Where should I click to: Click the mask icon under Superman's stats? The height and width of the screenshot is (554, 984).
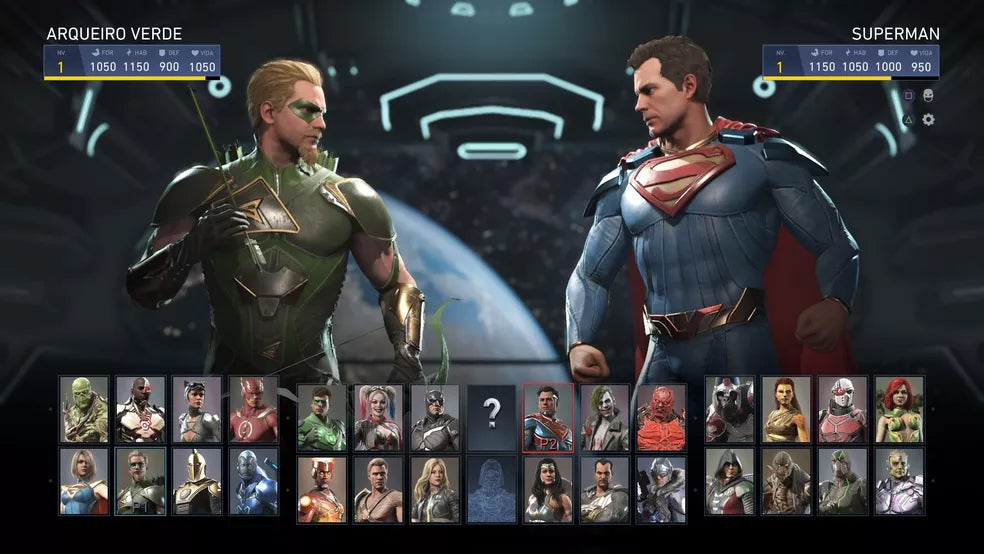point(928,95)
